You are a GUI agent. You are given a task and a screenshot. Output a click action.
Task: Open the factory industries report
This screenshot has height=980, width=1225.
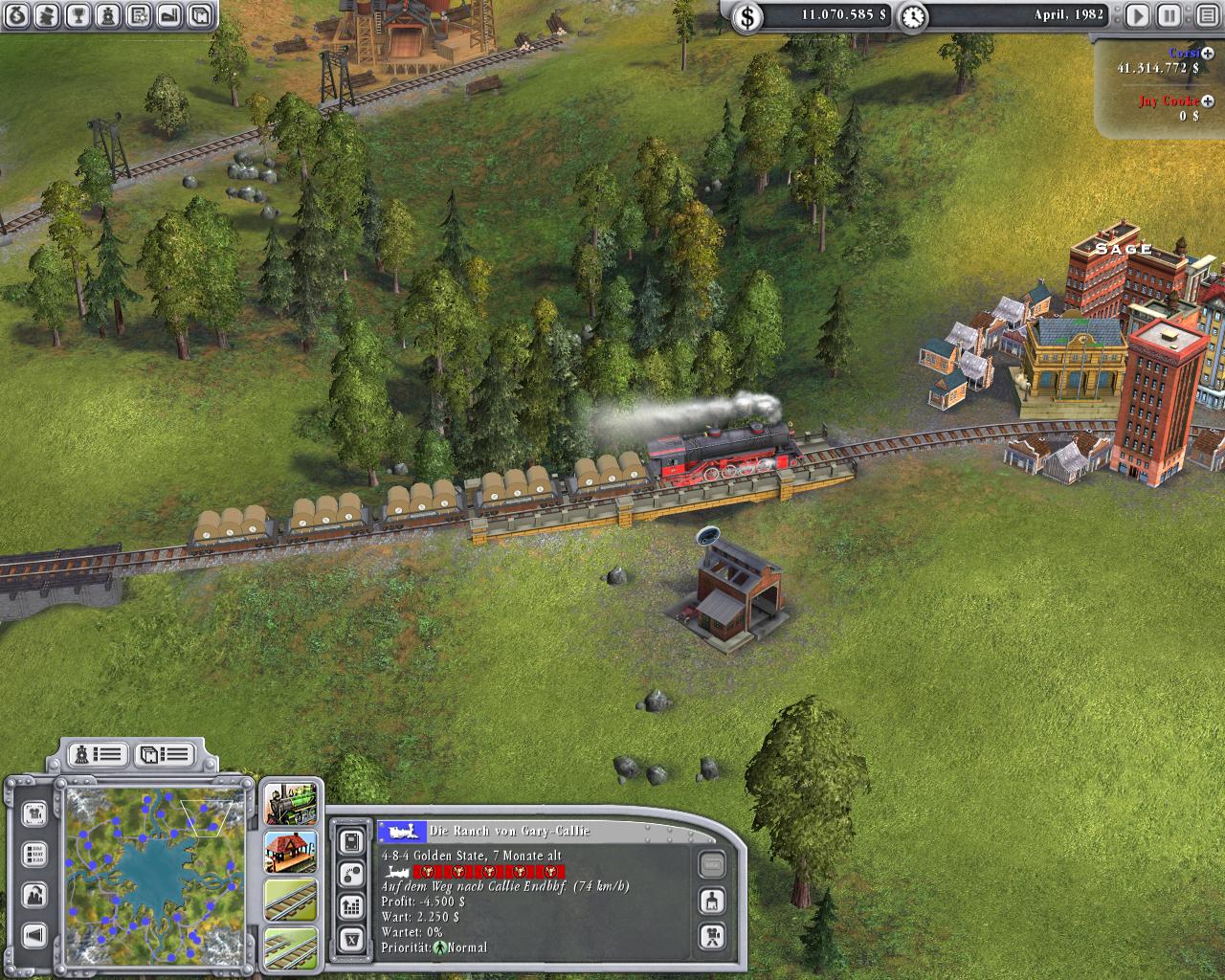(168, 14)
